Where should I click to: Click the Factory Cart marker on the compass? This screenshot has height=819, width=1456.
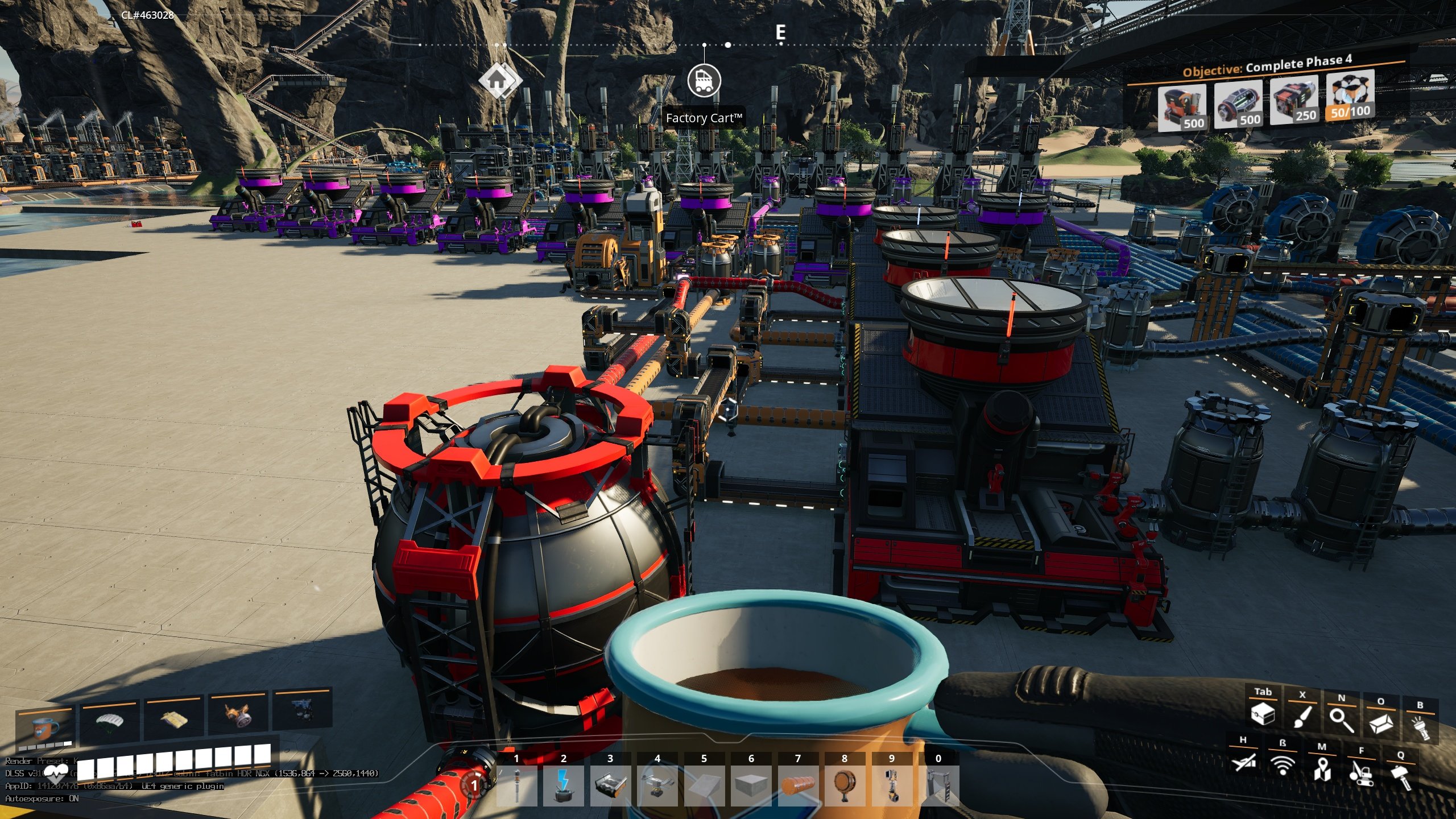705,82
